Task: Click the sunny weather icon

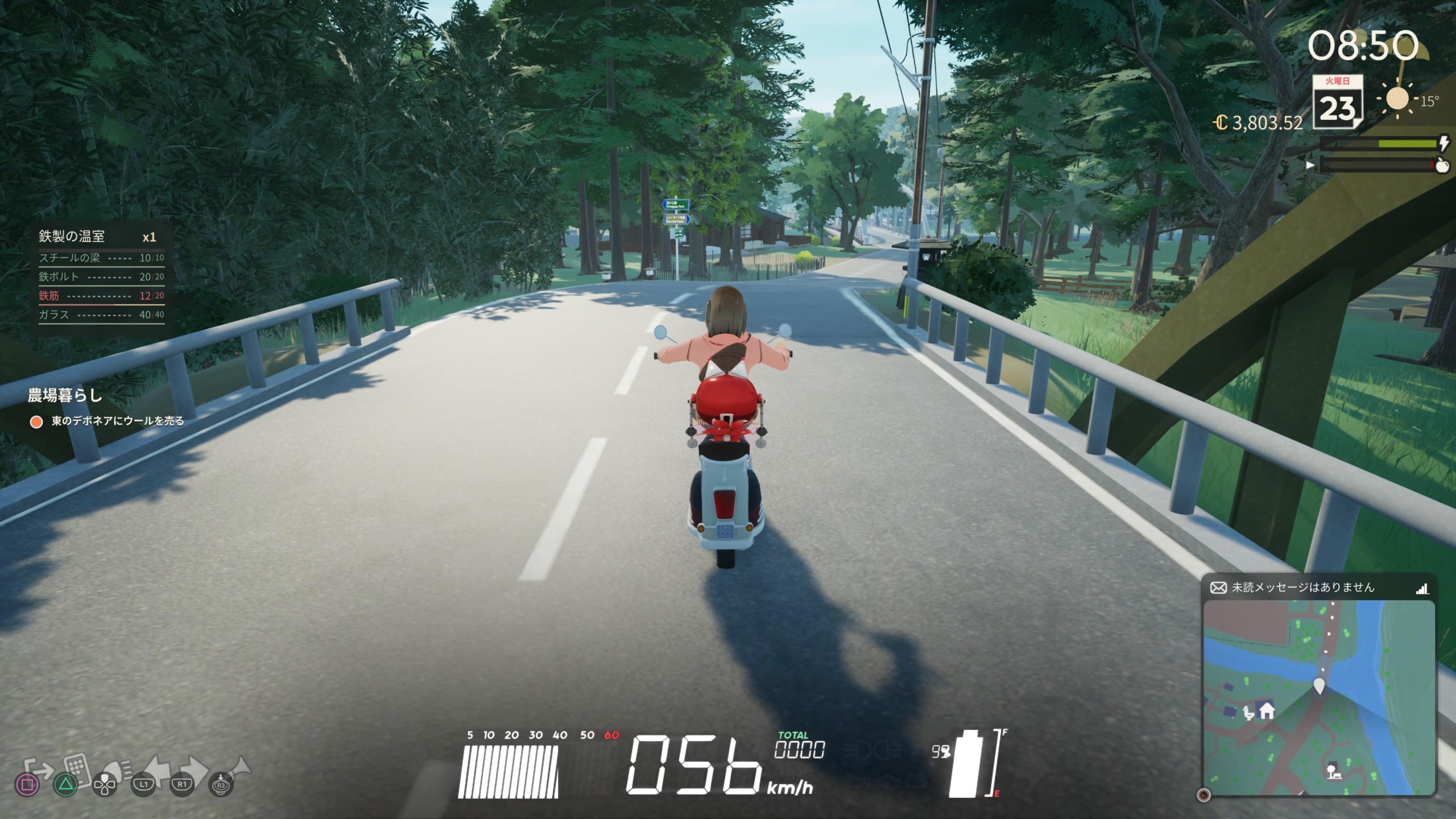Action: (x=1397, y=99)
